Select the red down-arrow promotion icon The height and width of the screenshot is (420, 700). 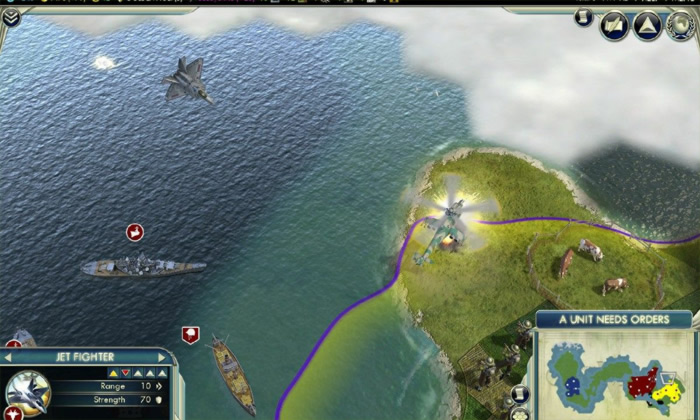coord(126,372)
